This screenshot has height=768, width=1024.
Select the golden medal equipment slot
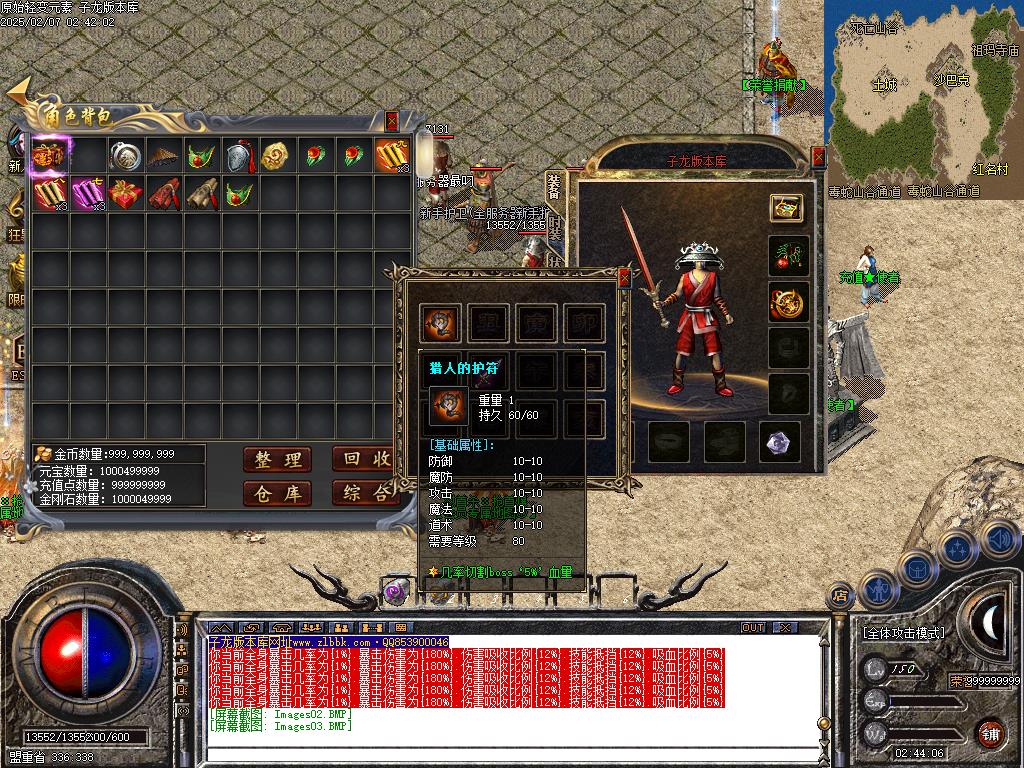pos(787,302)
